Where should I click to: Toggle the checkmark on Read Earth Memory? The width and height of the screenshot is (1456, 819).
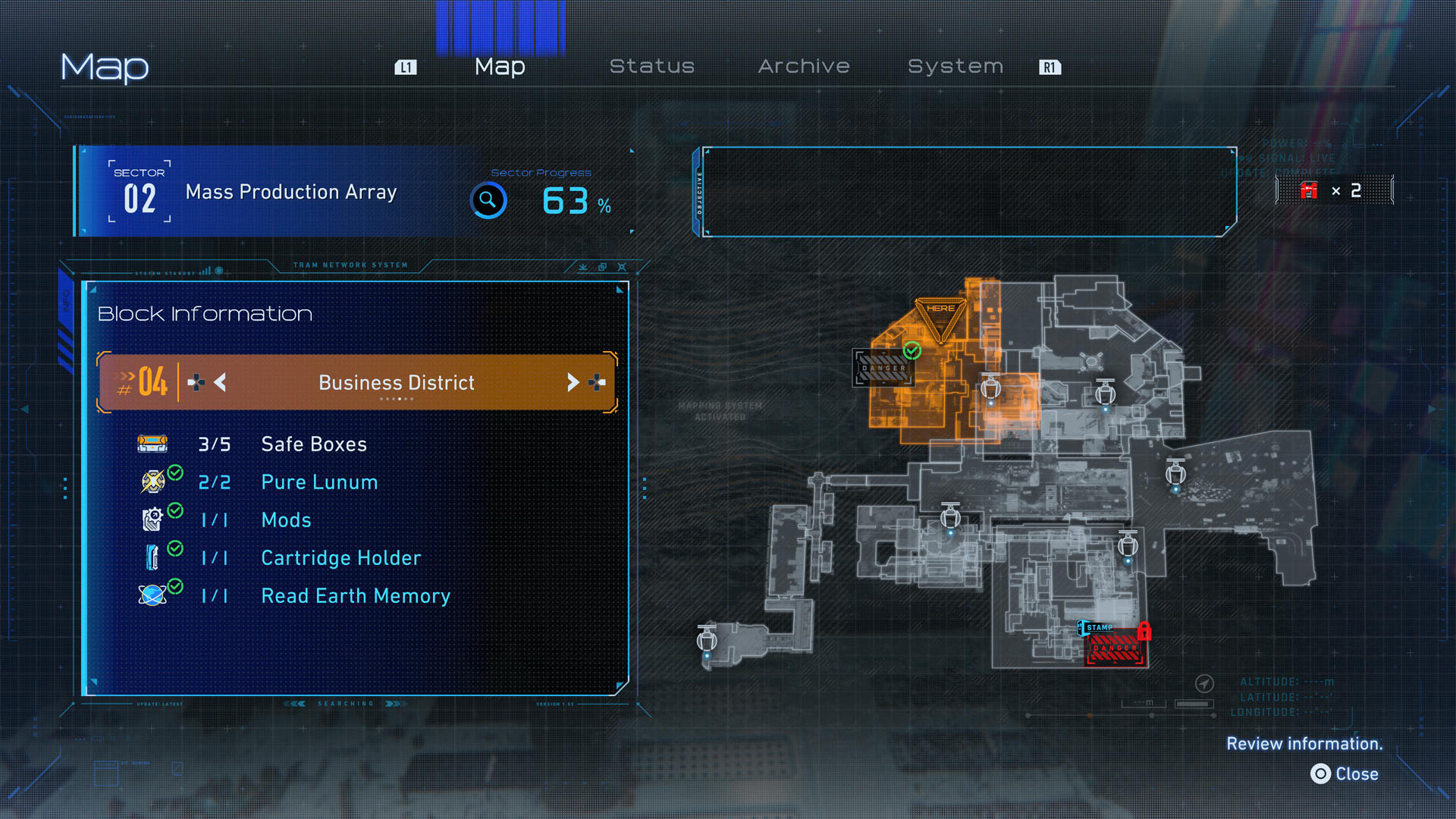[177, 588]
